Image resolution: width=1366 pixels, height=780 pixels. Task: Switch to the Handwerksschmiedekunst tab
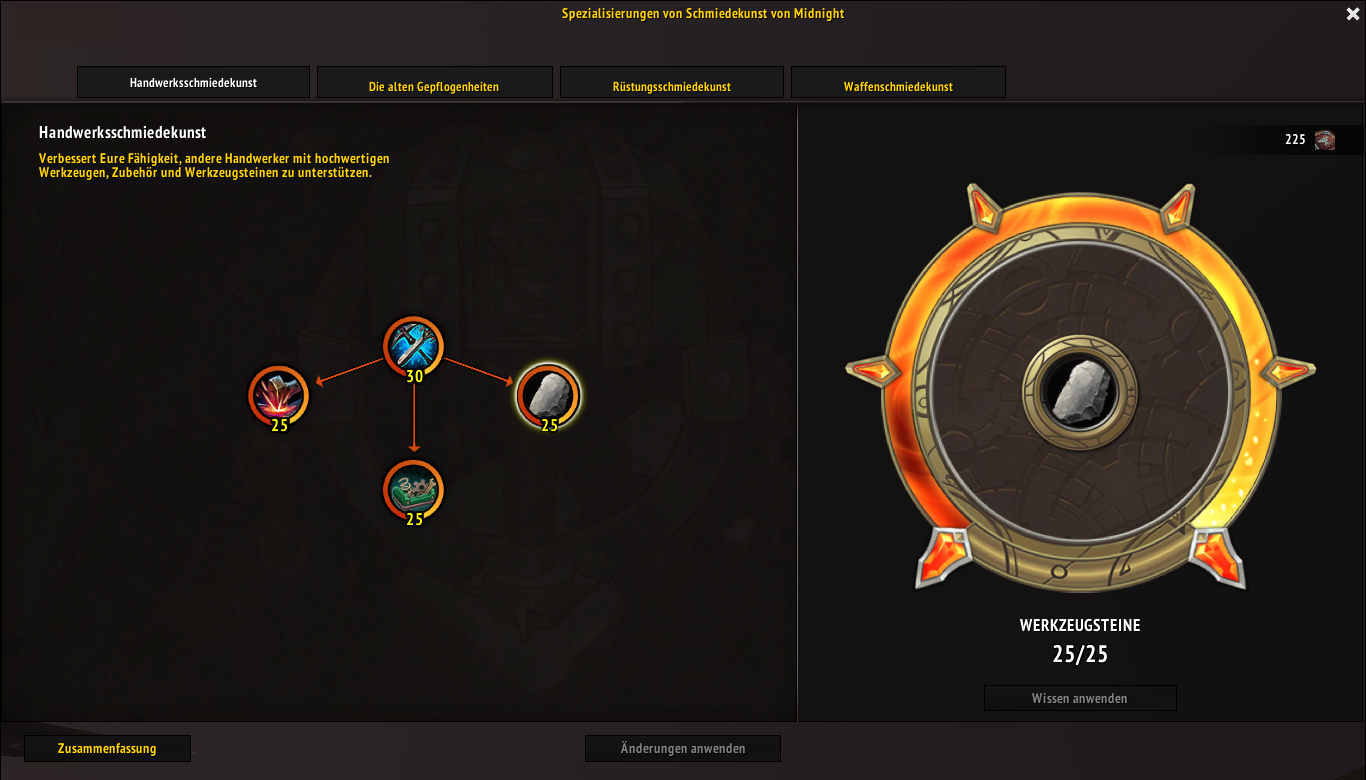tap(193, 83)
